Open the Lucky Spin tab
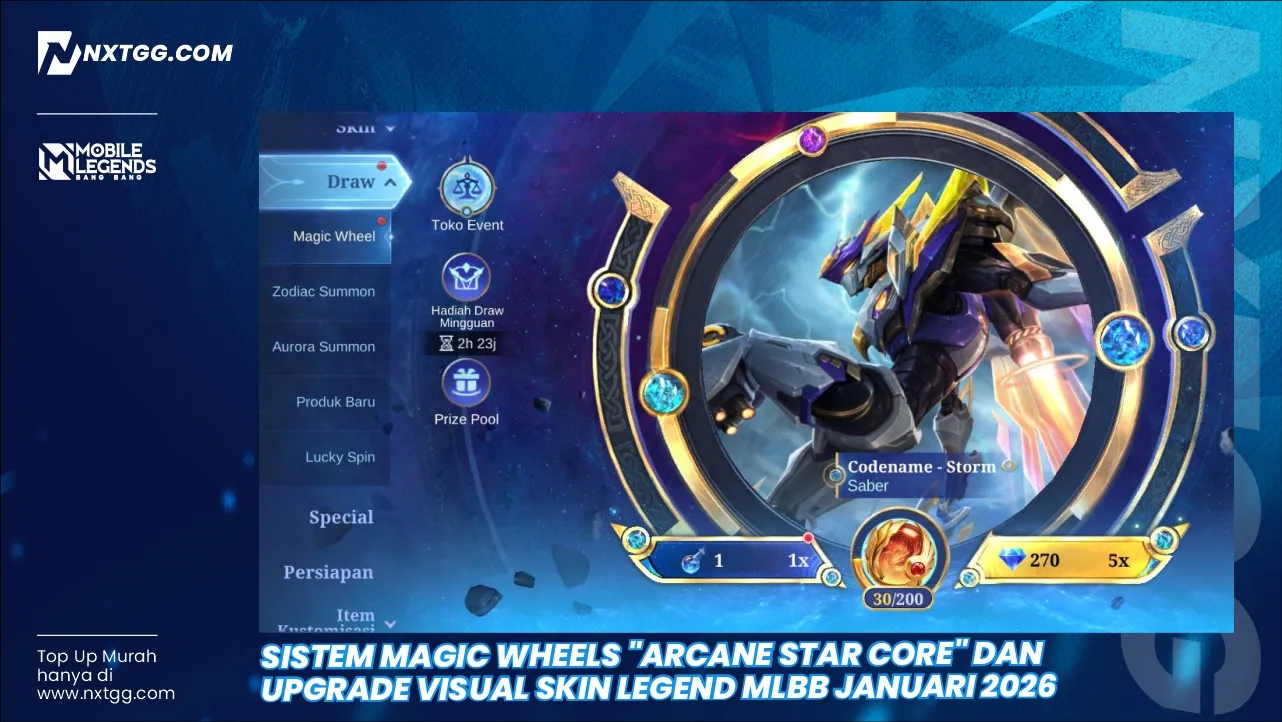 (x=339, y=456)
